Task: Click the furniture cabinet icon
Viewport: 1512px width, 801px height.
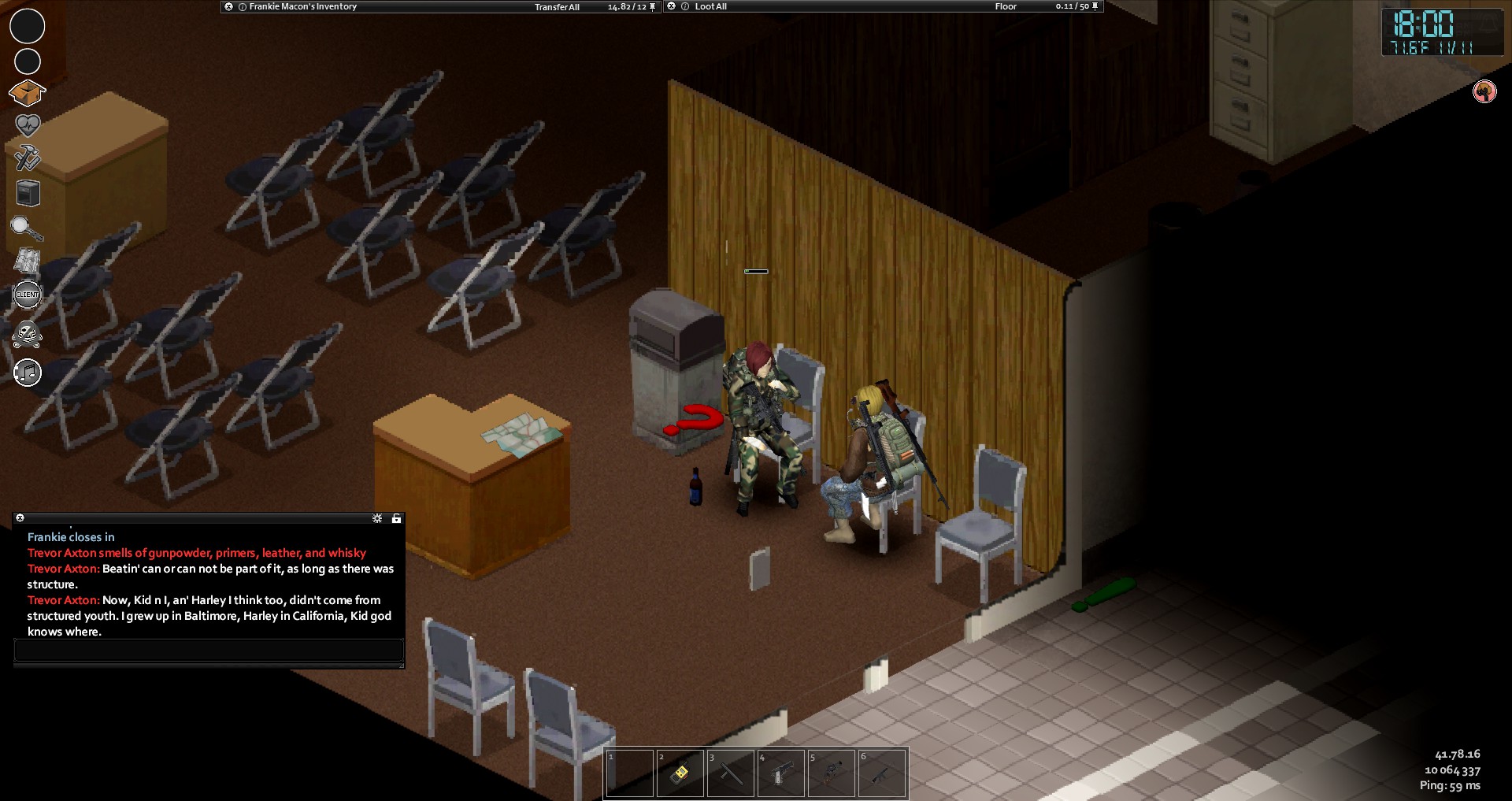Action: [28, 193]
